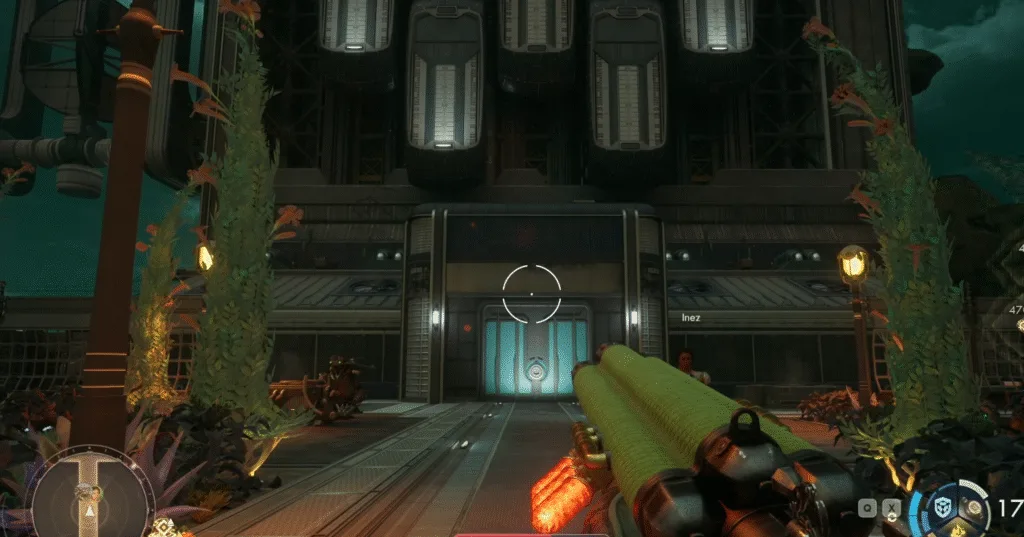This screenshot has height=537, width=1024.
Task: Choose the grenade segment of the ability wheel
Action: click(x=972, y=509)
